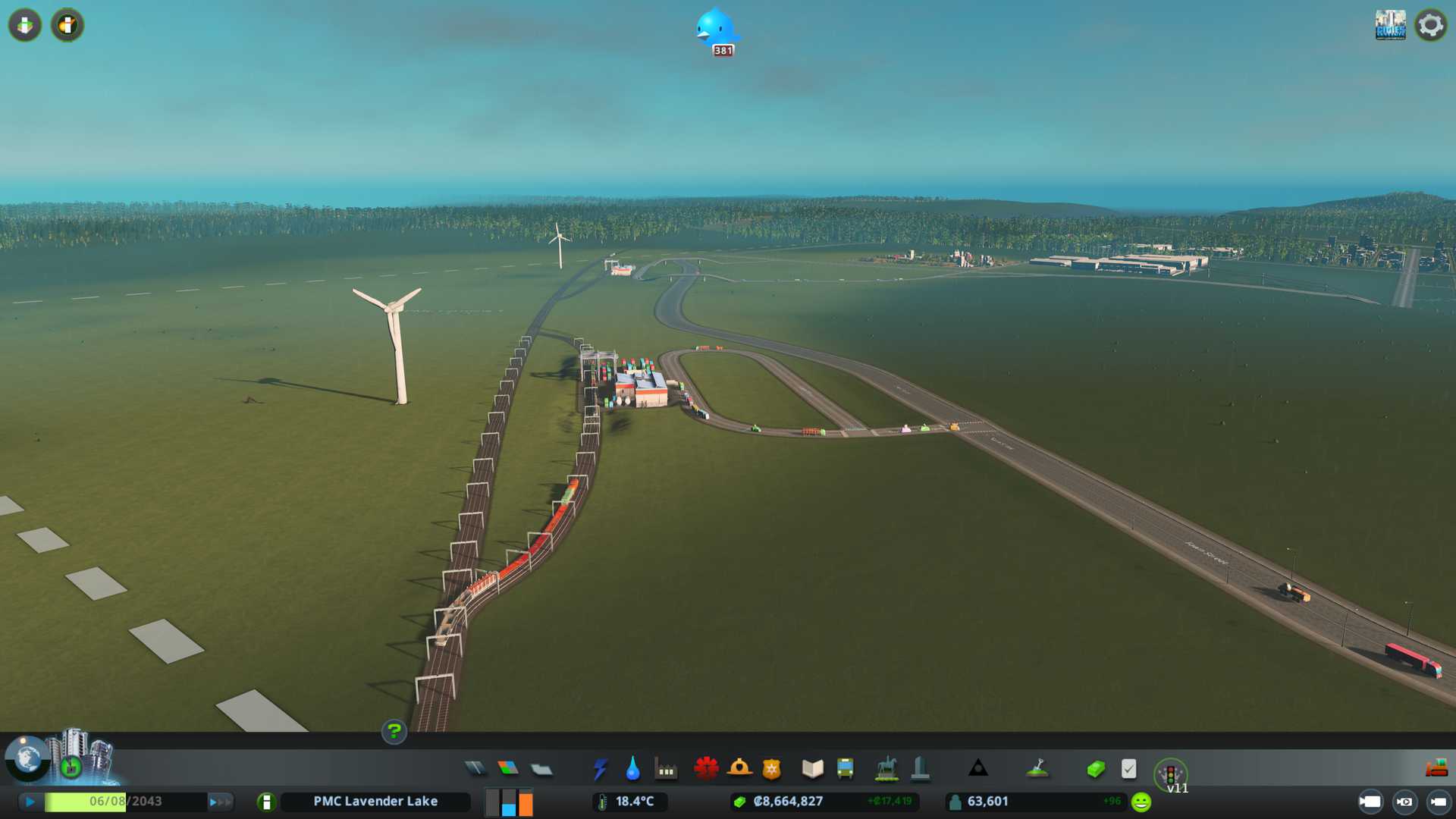Click the green question mark advisor button
The height and width of the screenshot is (819, 1456).
(x=394, y=732)
